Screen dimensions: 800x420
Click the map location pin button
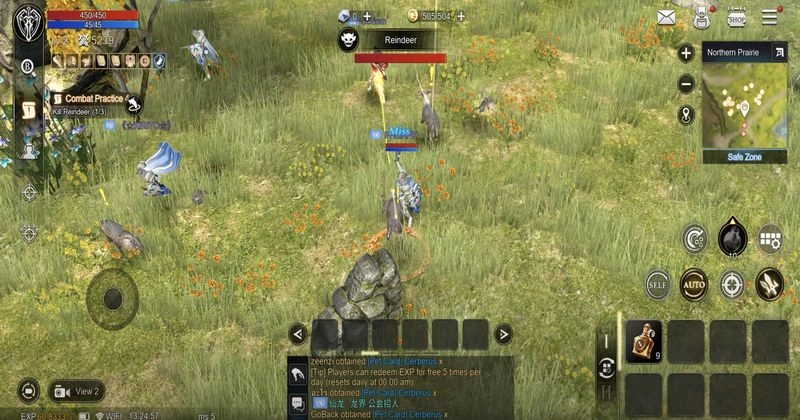[686, 114]
